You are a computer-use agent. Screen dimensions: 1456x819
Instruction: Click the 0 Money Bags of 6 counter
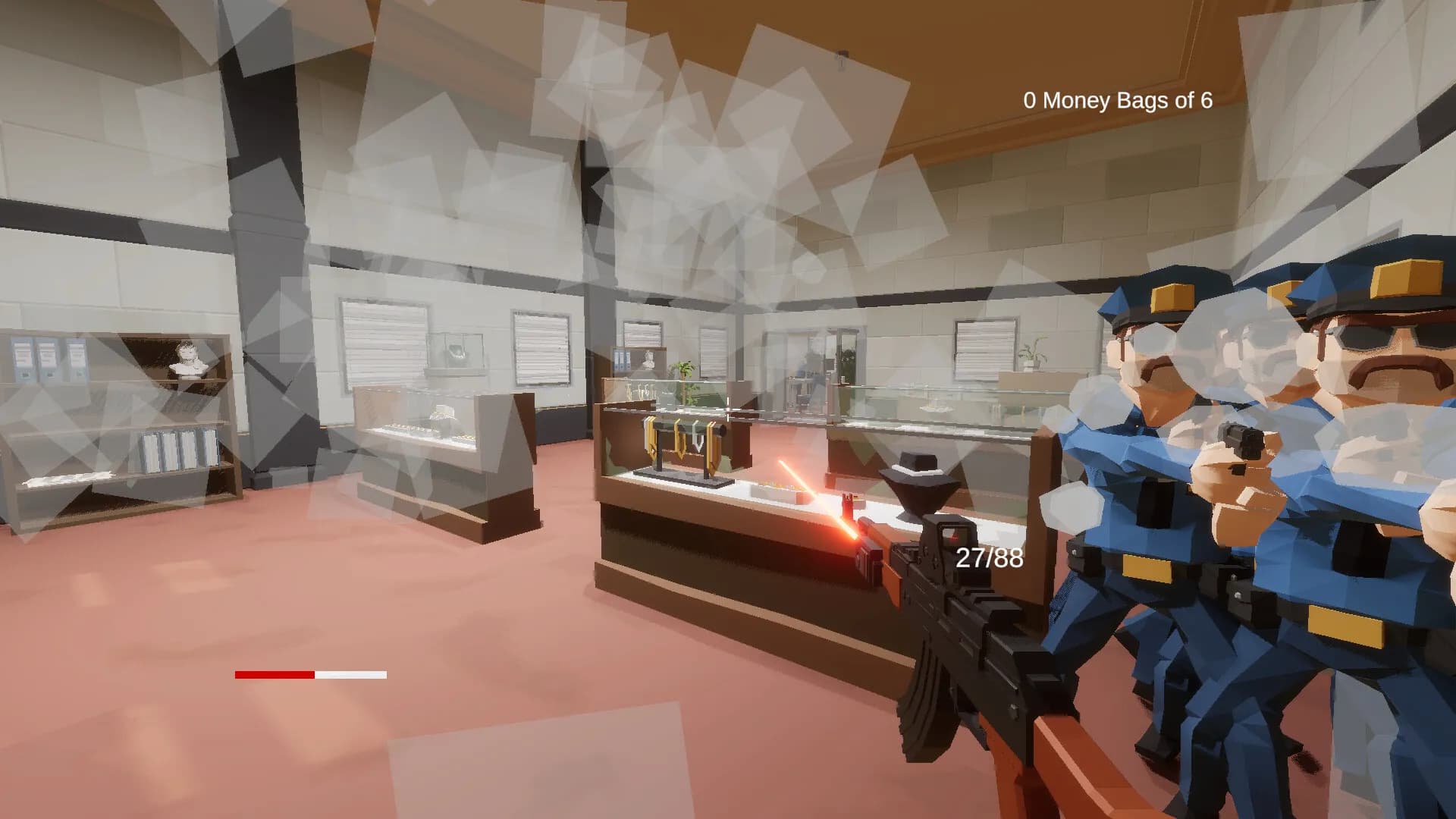[1119, 99]
